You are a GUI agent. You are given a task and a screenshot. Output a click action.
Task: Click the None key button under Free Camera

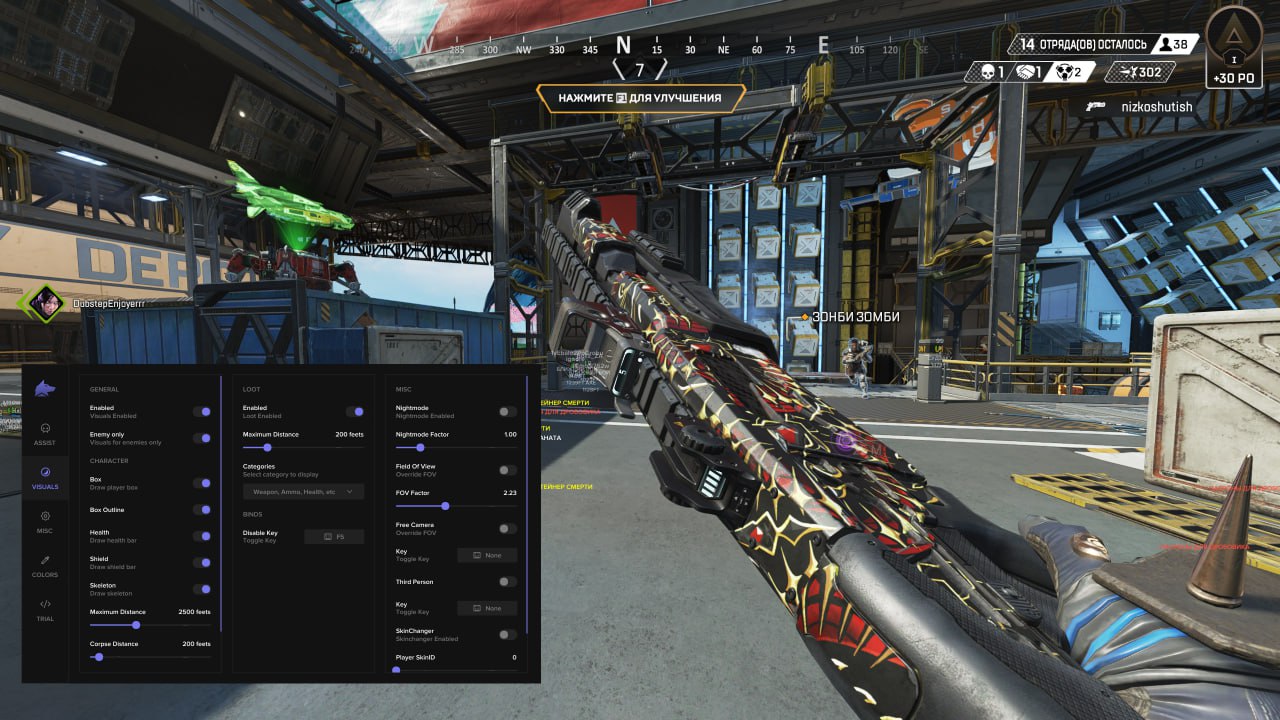(487, 555)
